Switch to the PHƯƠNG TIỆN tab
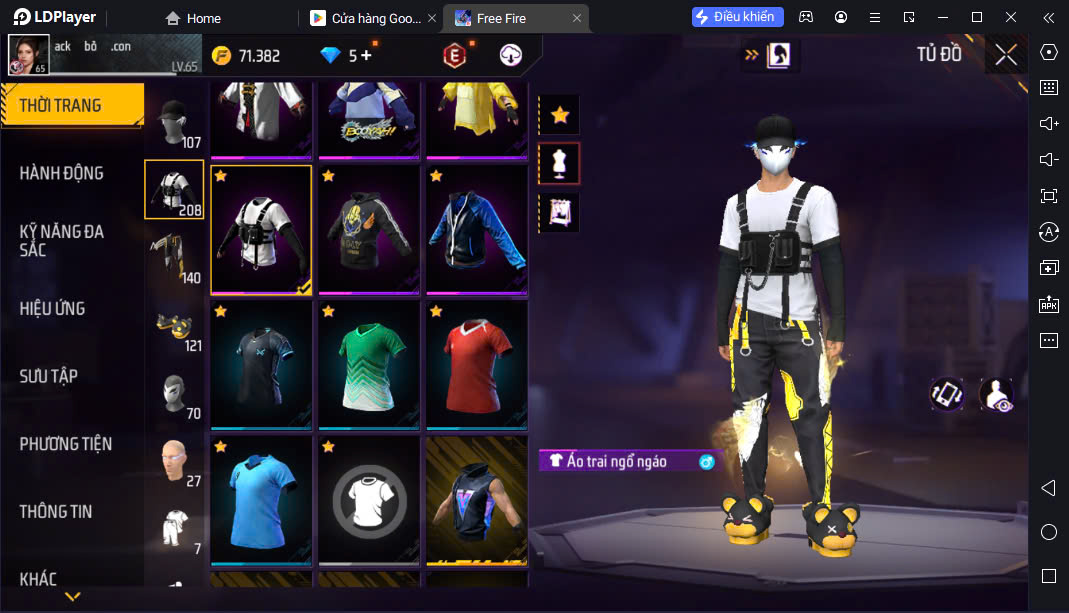 (x=66, y=444)
